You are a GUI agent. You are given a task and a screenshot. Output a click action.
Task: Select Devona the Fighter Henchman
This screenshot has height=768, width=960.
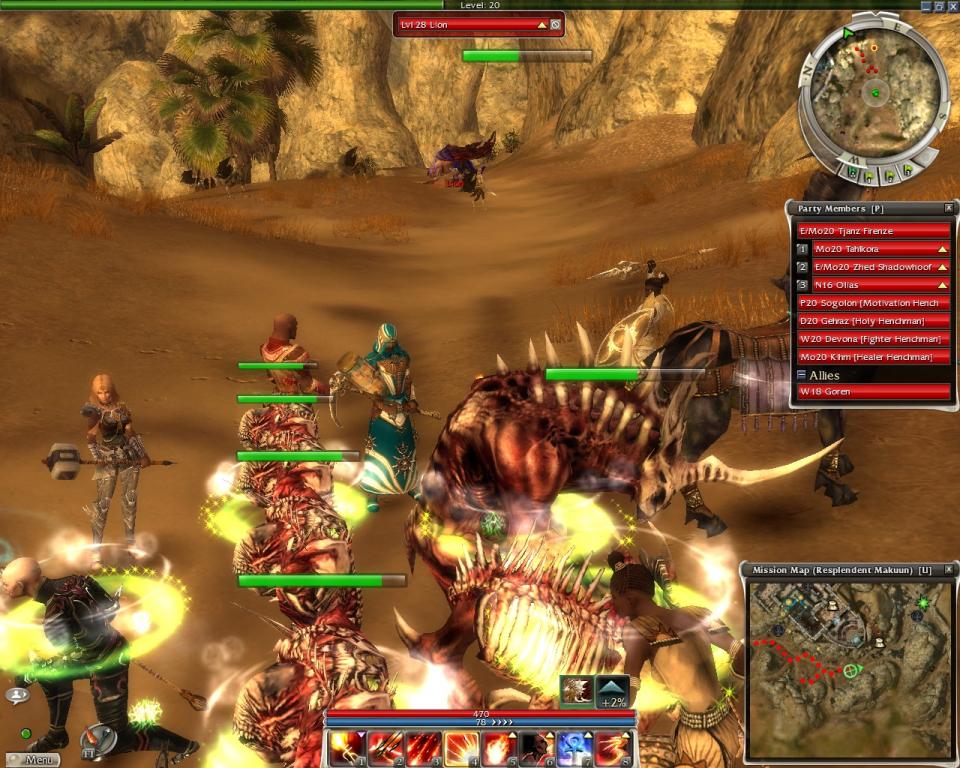(x=872, y=339)
